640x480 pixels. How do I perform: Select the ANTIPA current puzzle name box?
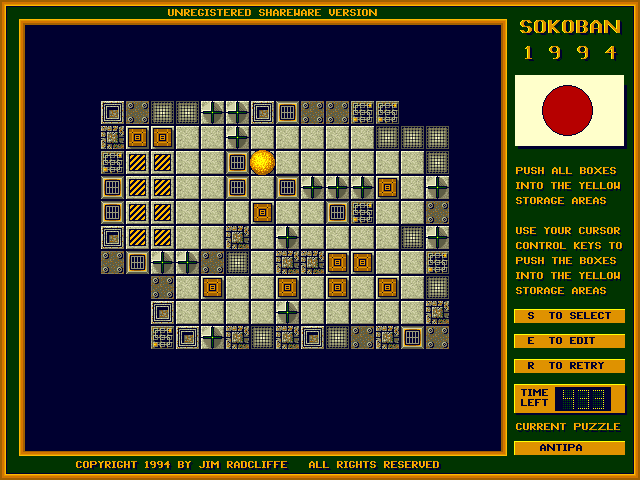pos(569,447)
